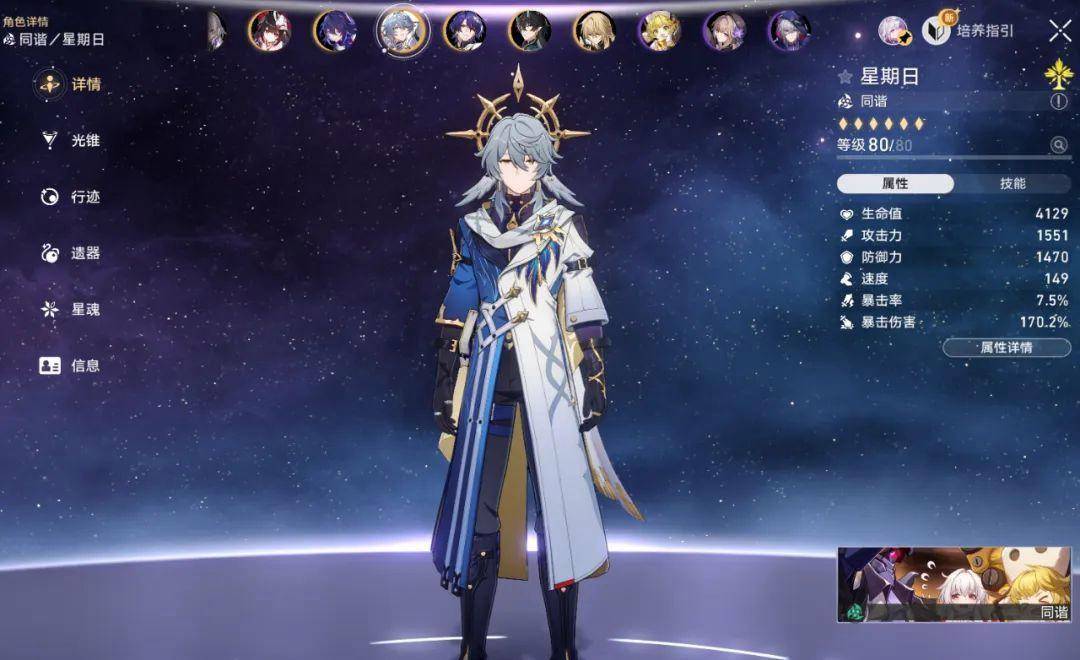Screen dimensions: 1080x660
Task: Open the 遗器 (Relics) menu entry
Action: coord(70,253)
